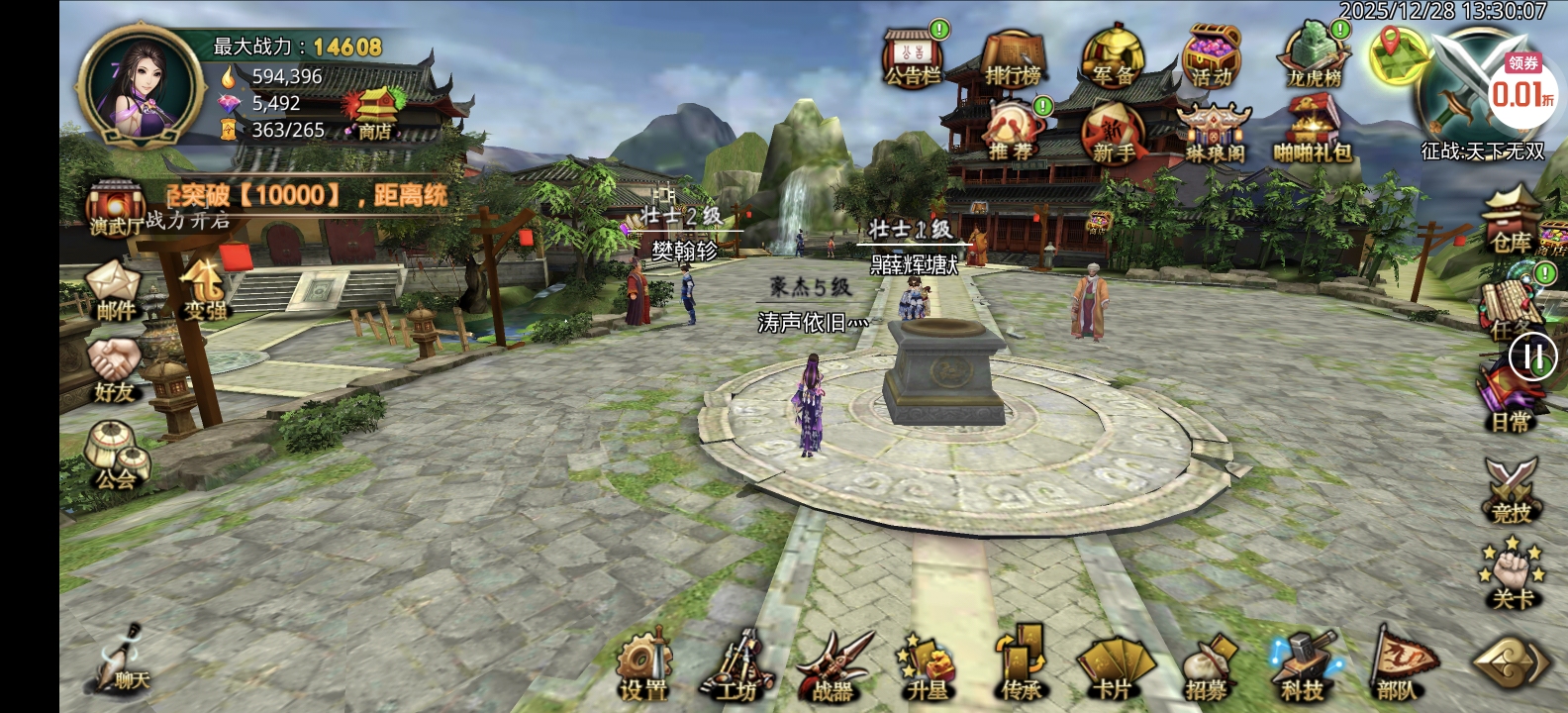Open the 仓库 warehouse
The height and width of the screenshot is (713, 1568).
pos(1512,223)
